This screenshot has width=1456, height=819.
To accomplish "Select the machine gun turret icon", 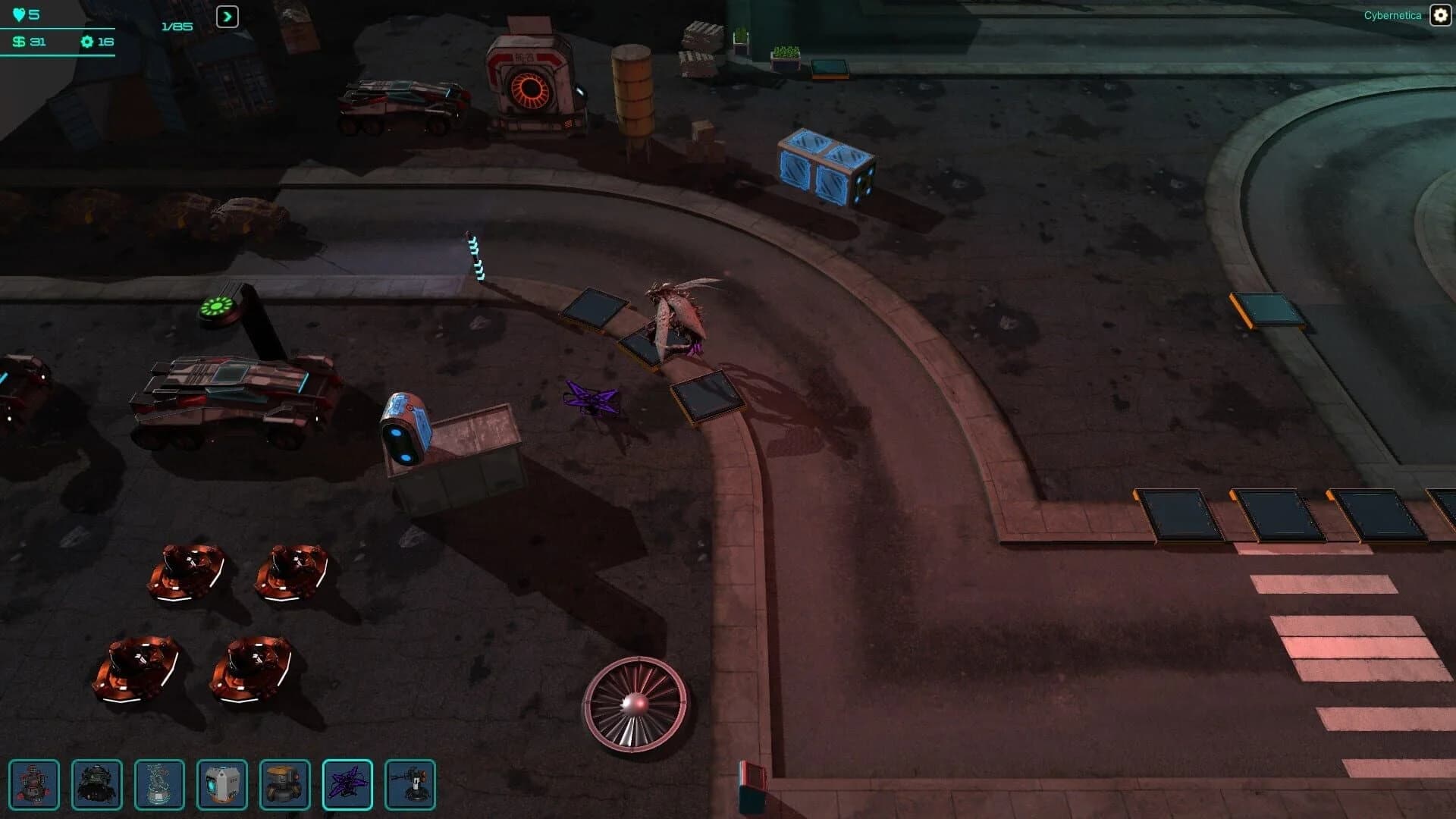I will coord(409,786).
